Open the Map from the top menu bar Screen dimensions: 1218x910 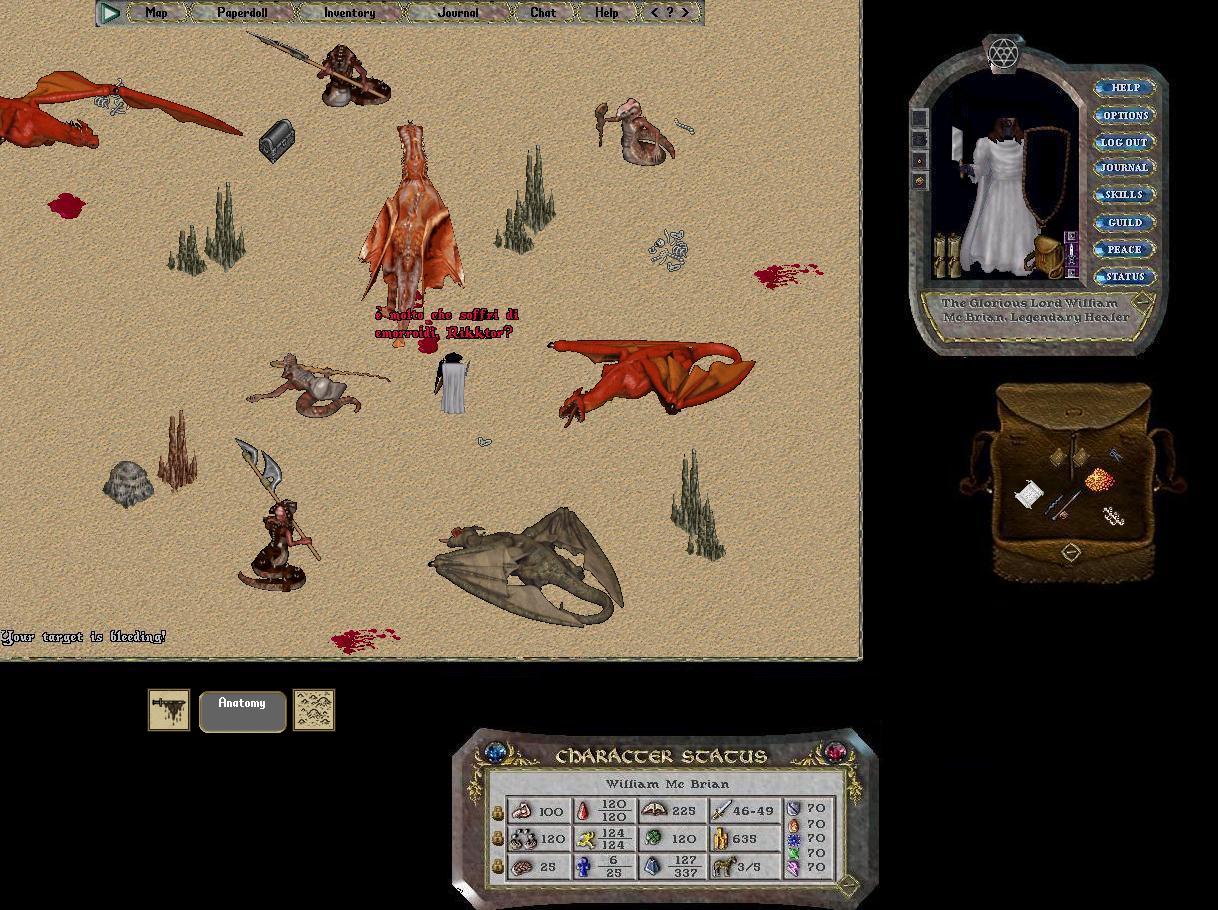point(156,13)
